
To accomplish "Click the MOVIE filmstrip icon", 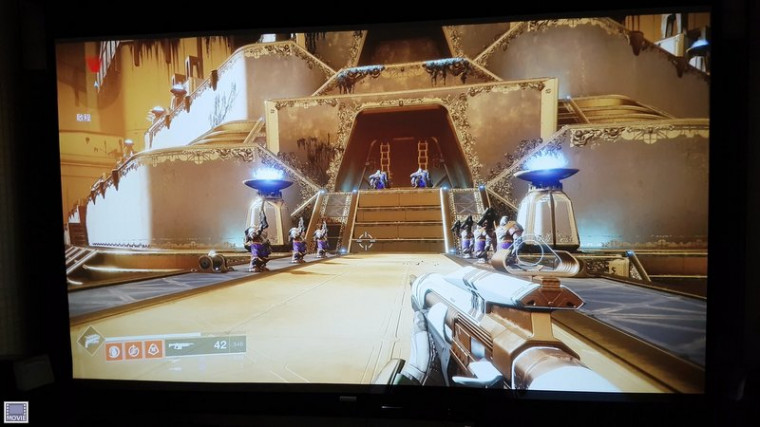I will [x=15, y=411].
